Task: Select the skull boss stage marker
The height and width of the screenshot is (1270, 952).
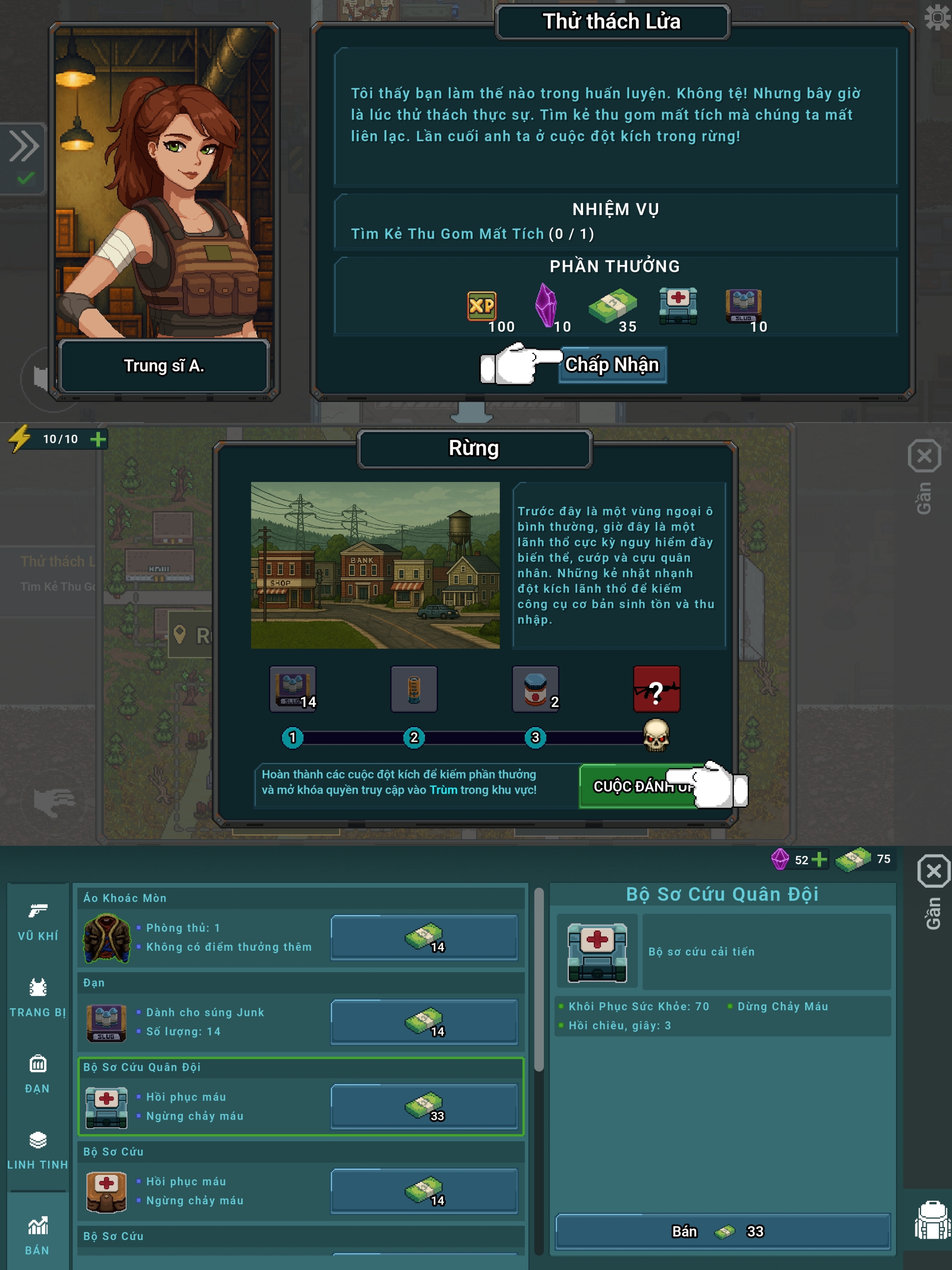Action: click(x=656, y=736)
